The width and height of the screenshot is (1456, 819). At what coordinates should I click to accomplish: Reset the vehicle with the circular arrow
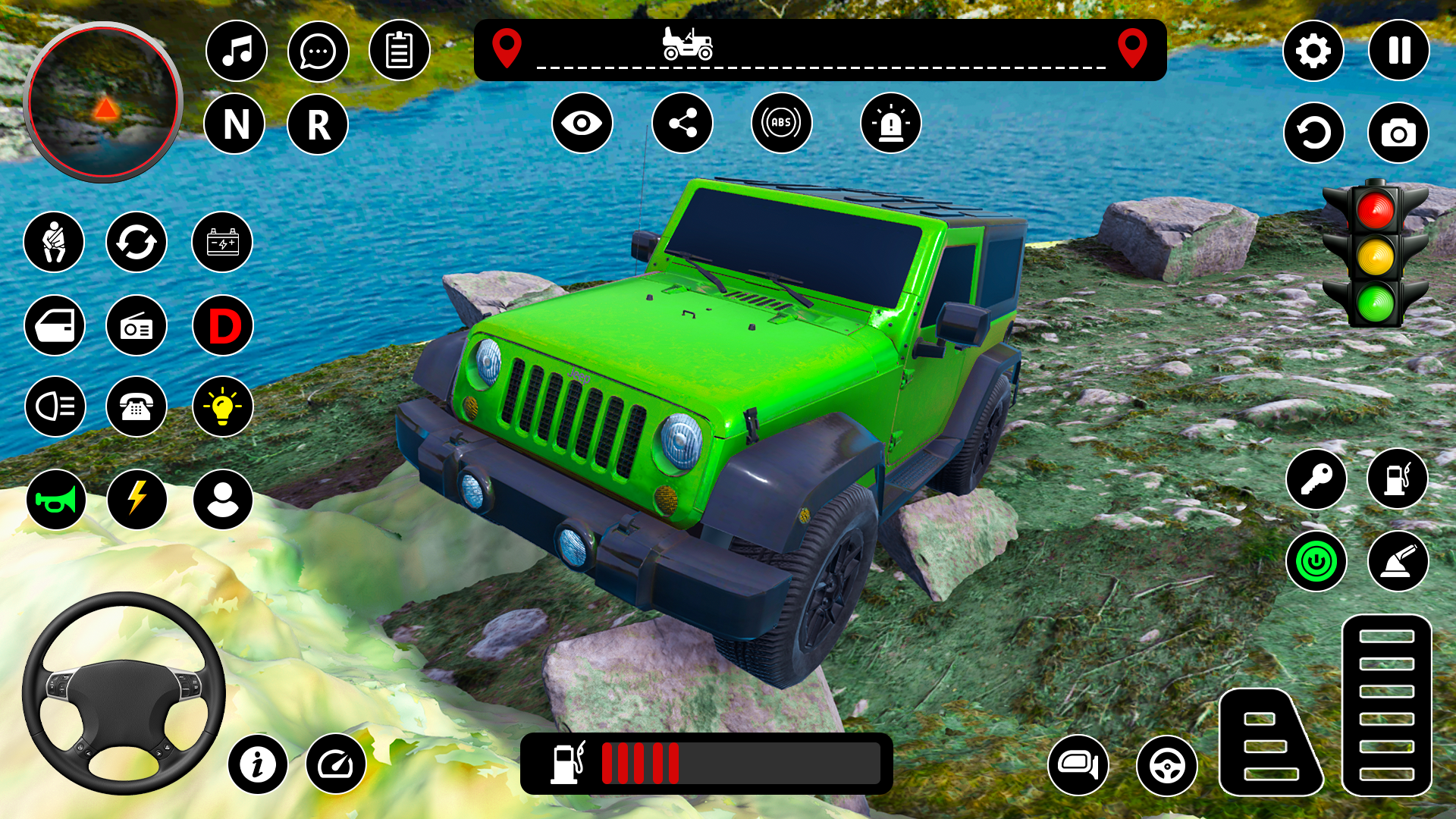[1313, 133]
